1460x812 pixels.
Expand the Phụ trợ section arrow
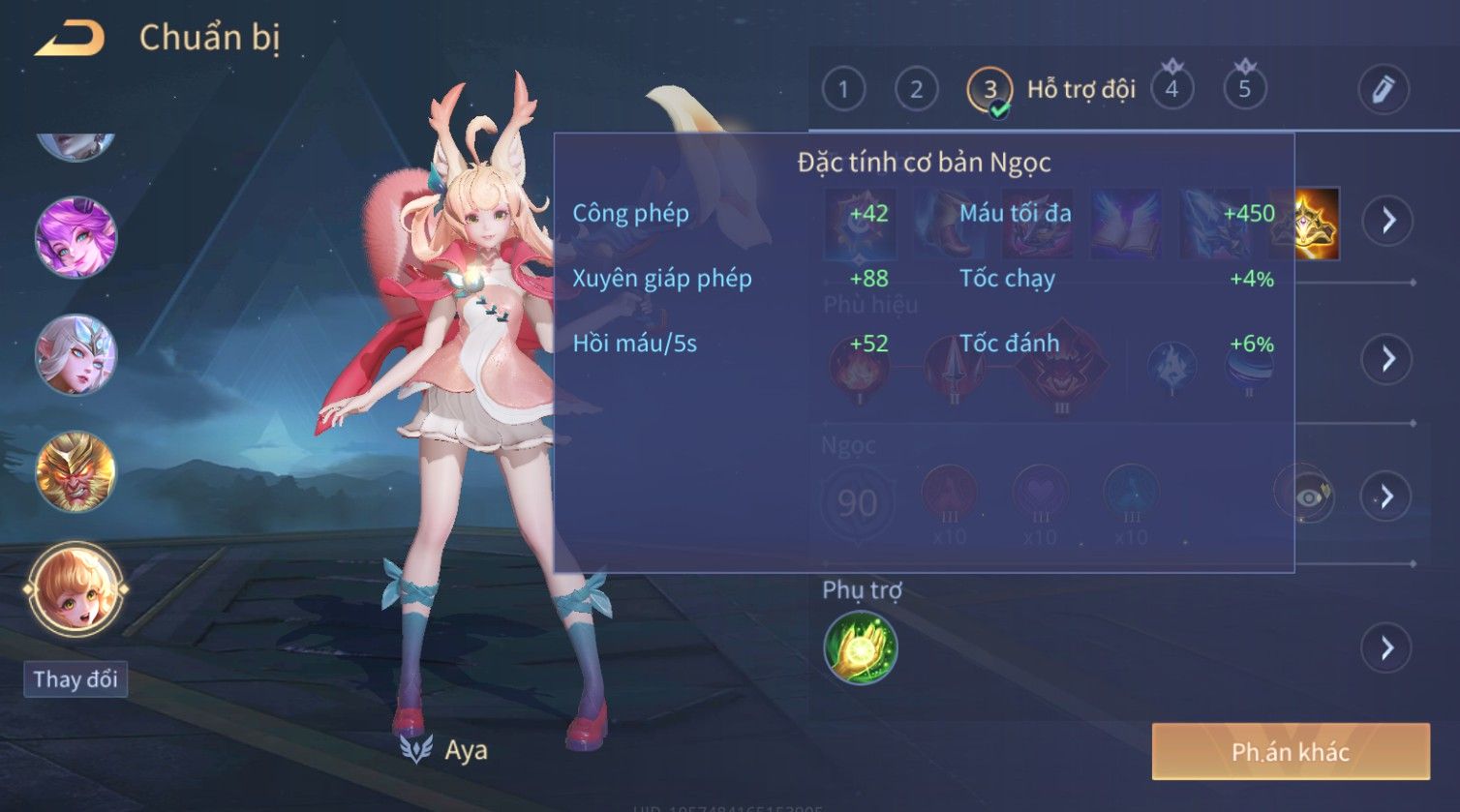click(x=1387, y=647)
